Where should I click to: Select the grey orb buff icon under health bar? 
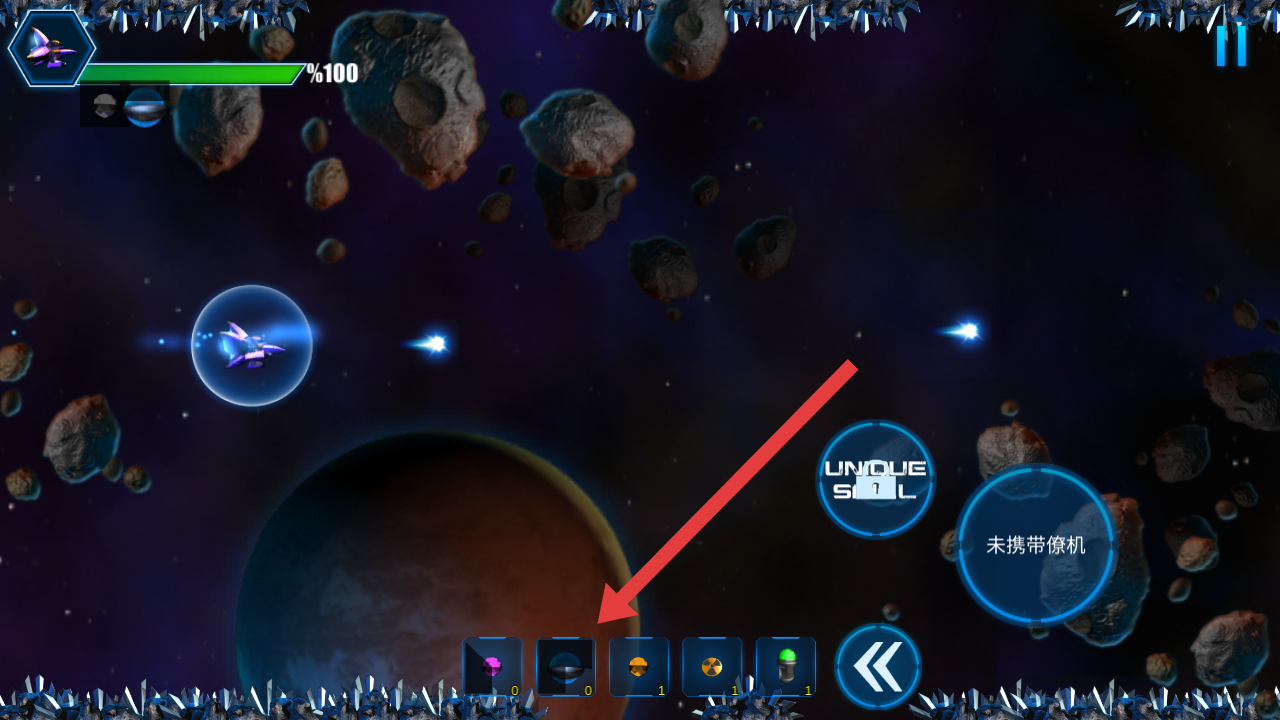pyautogui.click(x=104, y=106)
